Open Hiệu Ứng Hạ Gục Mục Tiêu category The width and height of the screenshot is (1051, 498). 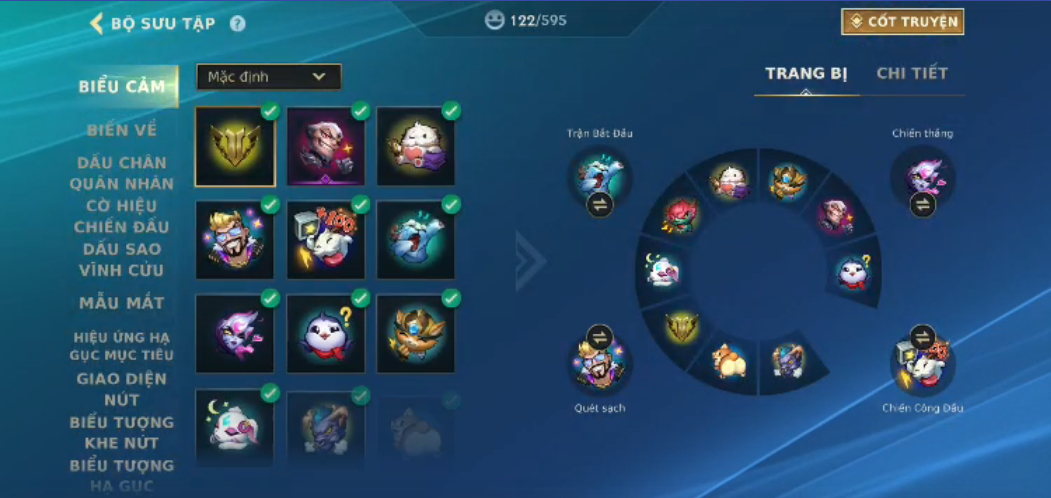pyautogui.click(x=122, y=346)
